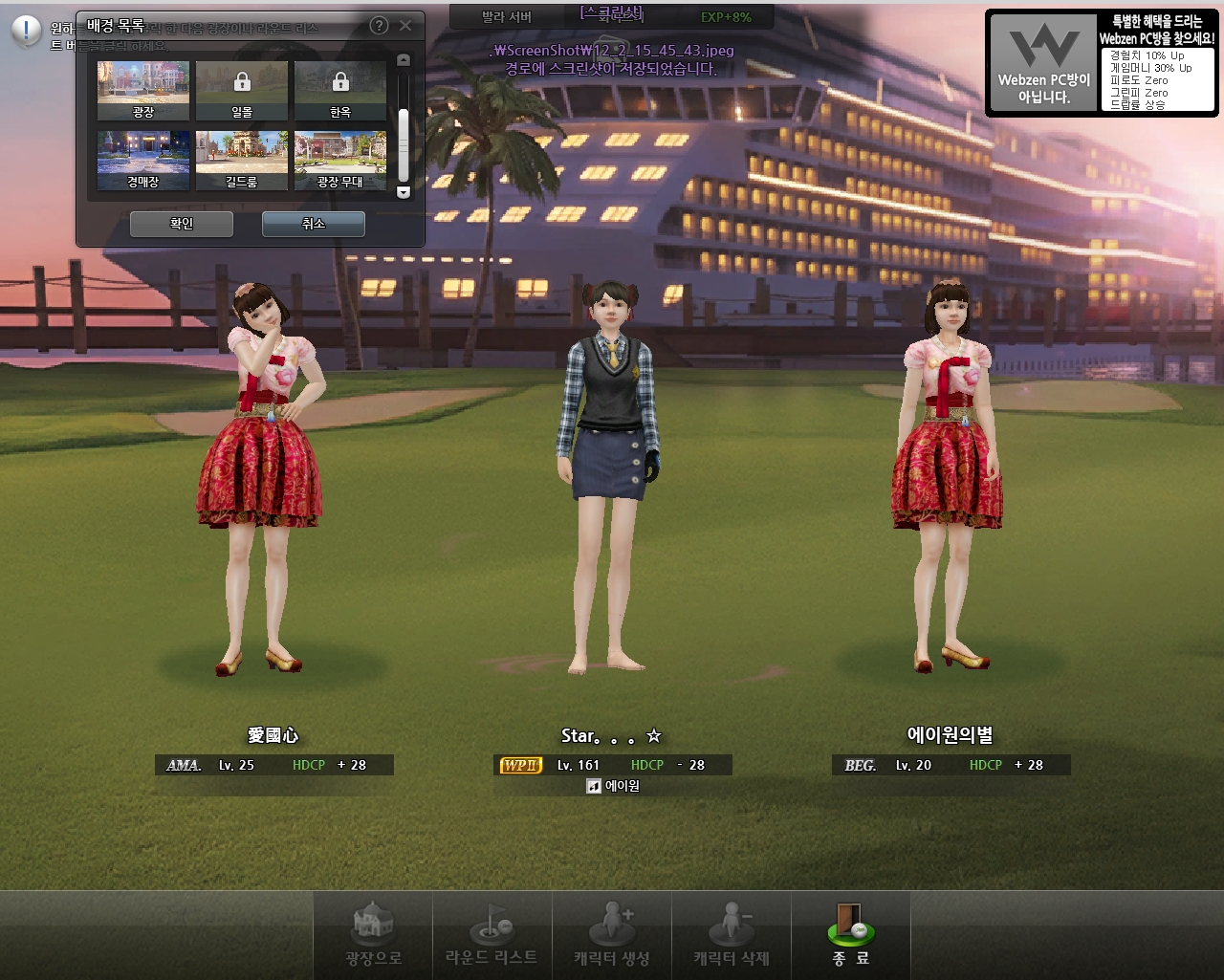1224x980 pixels.
Task: Go to the plaza via 광장으로
Action: click(x=373, y=935)
